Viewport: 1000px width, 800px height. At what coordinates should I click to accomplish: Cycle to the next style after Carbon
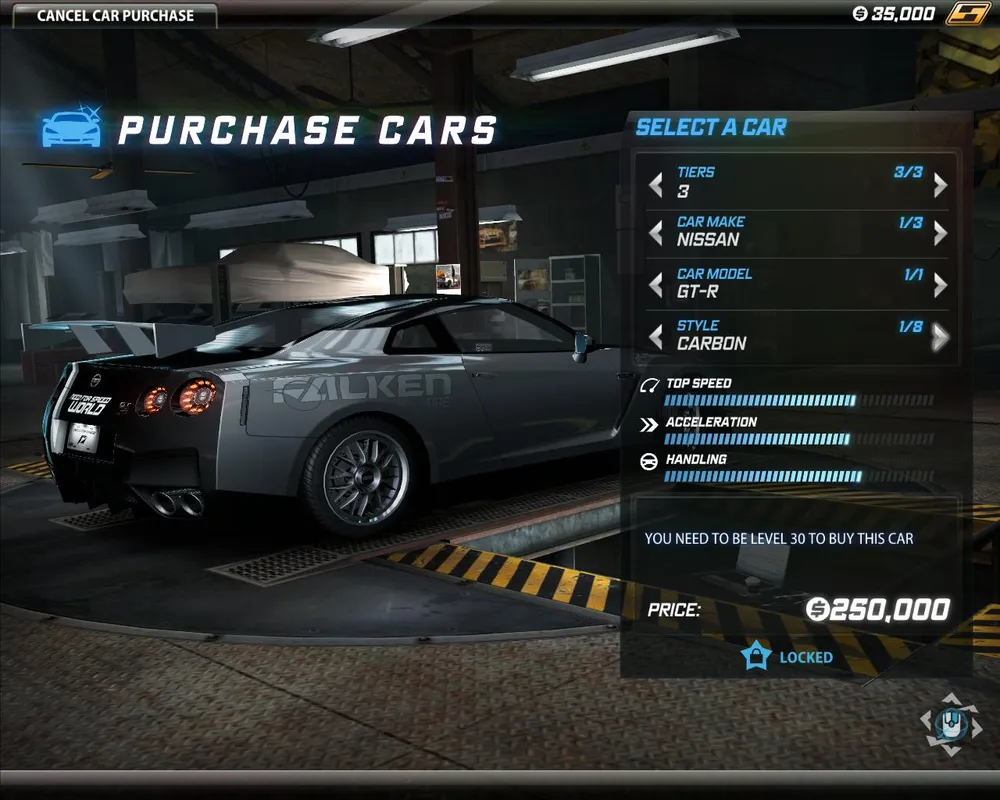tap(940, 337)
